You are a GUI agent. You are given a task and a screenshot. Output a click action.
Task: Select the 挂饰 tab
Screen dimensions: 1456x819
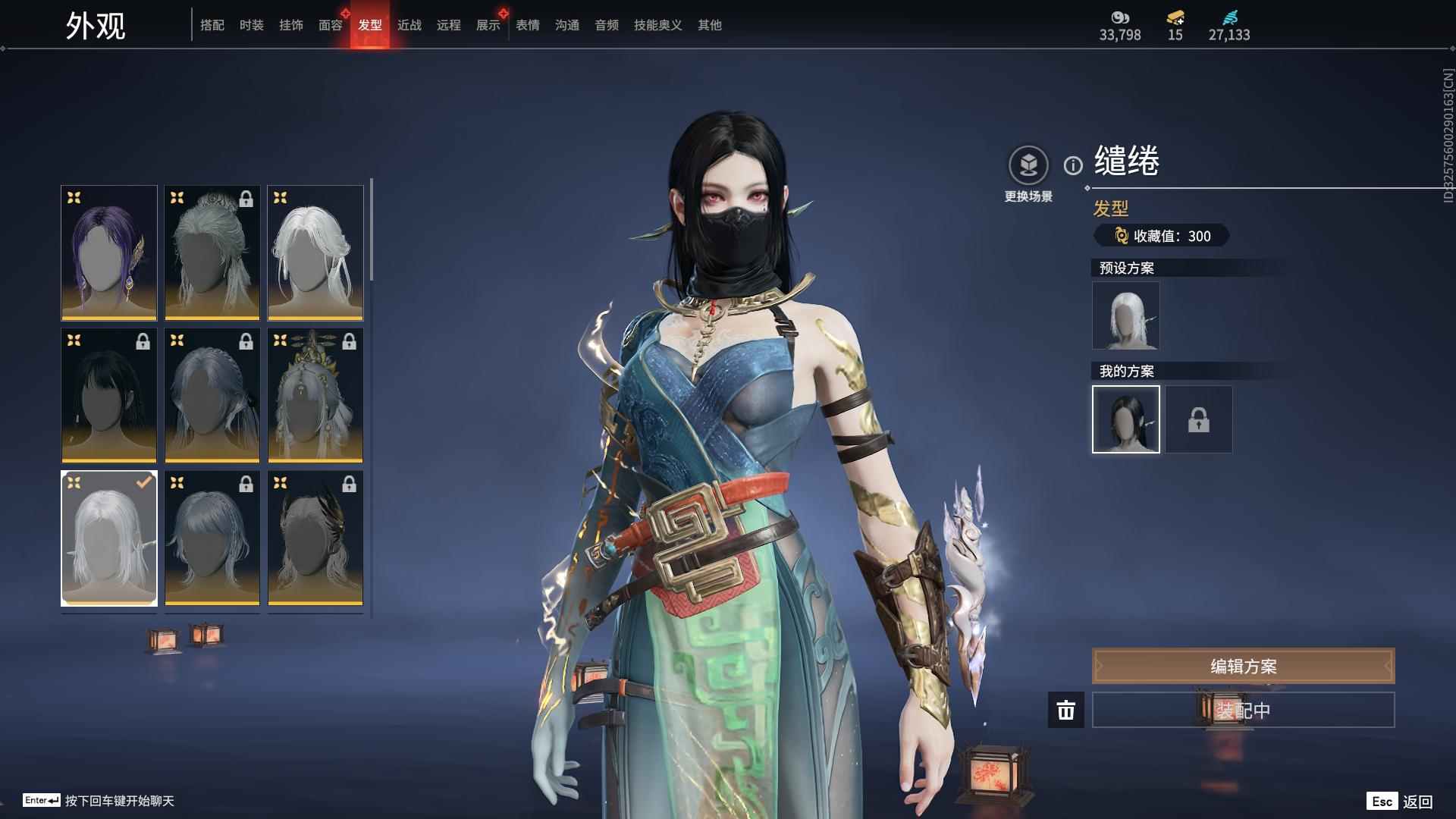(290, 25)
